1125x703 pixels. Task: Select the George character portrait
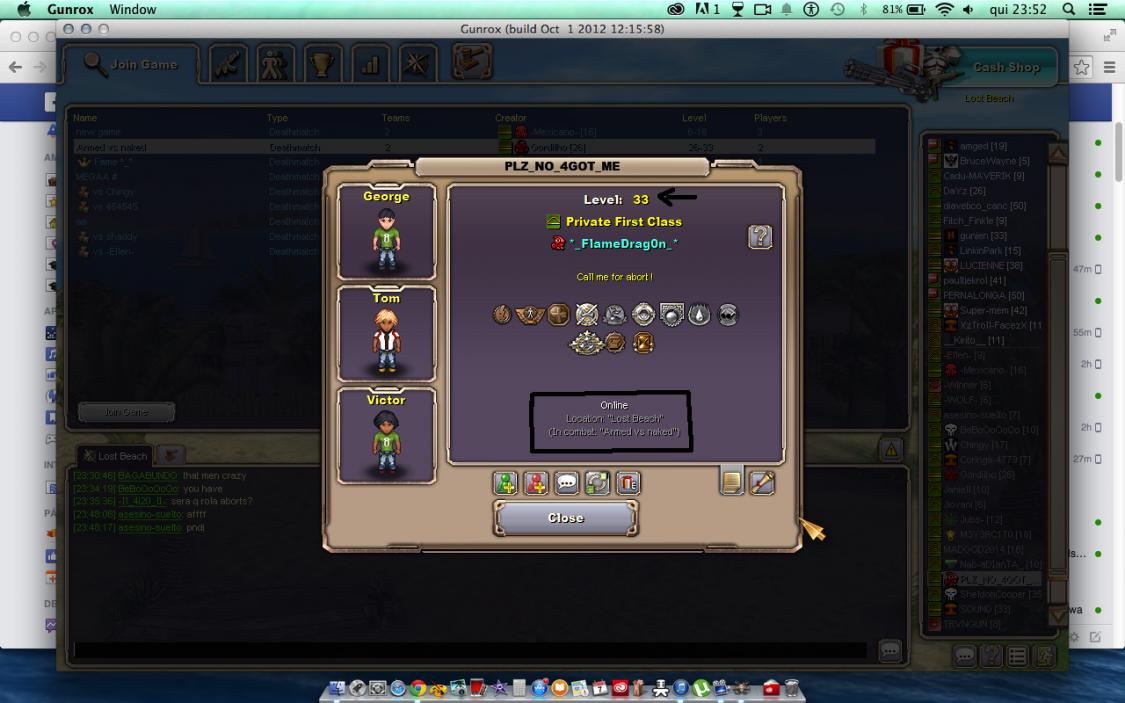tap(386, 232)
